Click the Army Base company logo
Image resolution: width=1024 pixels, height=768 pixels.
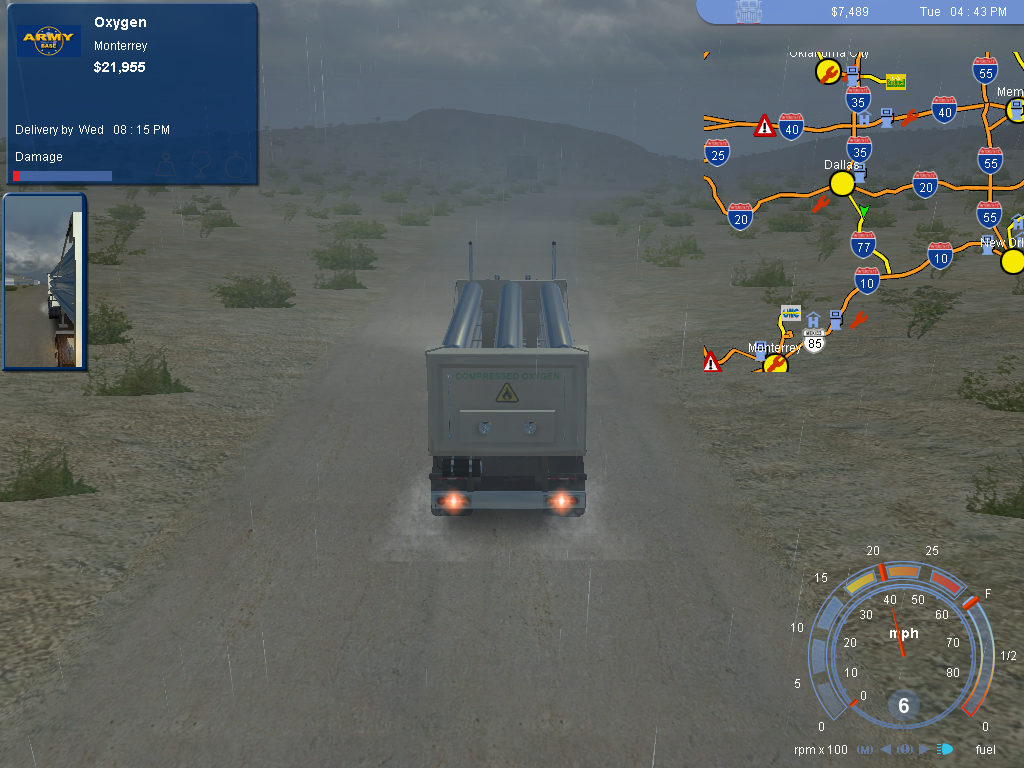tap(49, 41)
